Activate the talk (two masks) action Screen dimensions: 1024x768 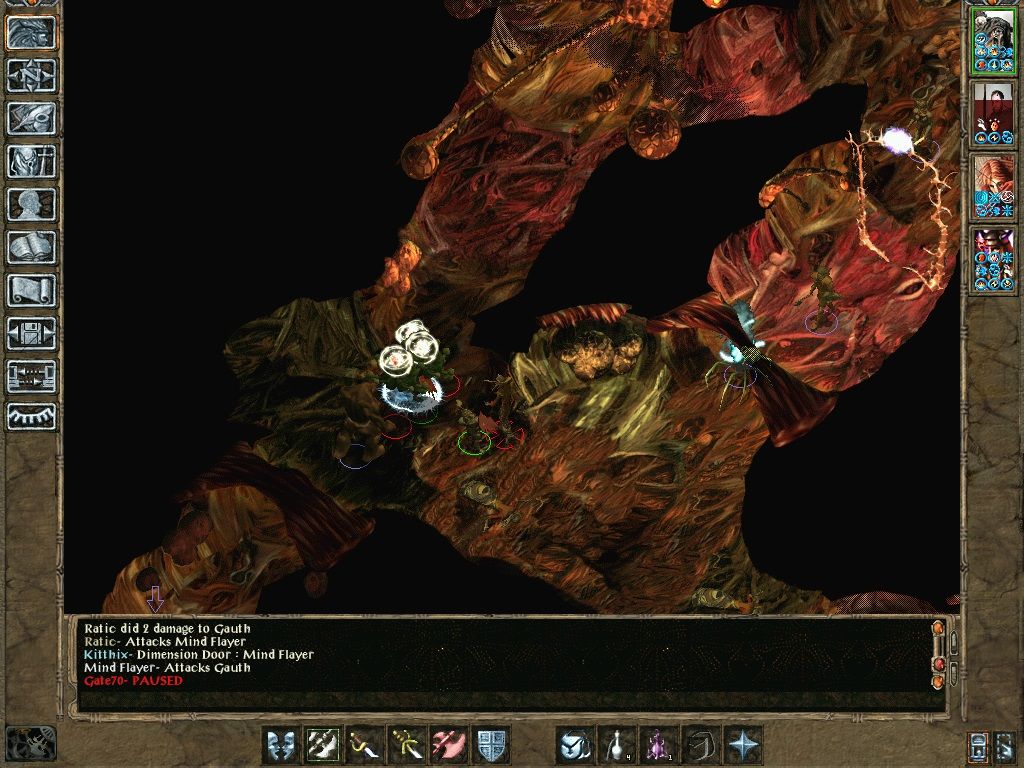click(x=281, y=745)
